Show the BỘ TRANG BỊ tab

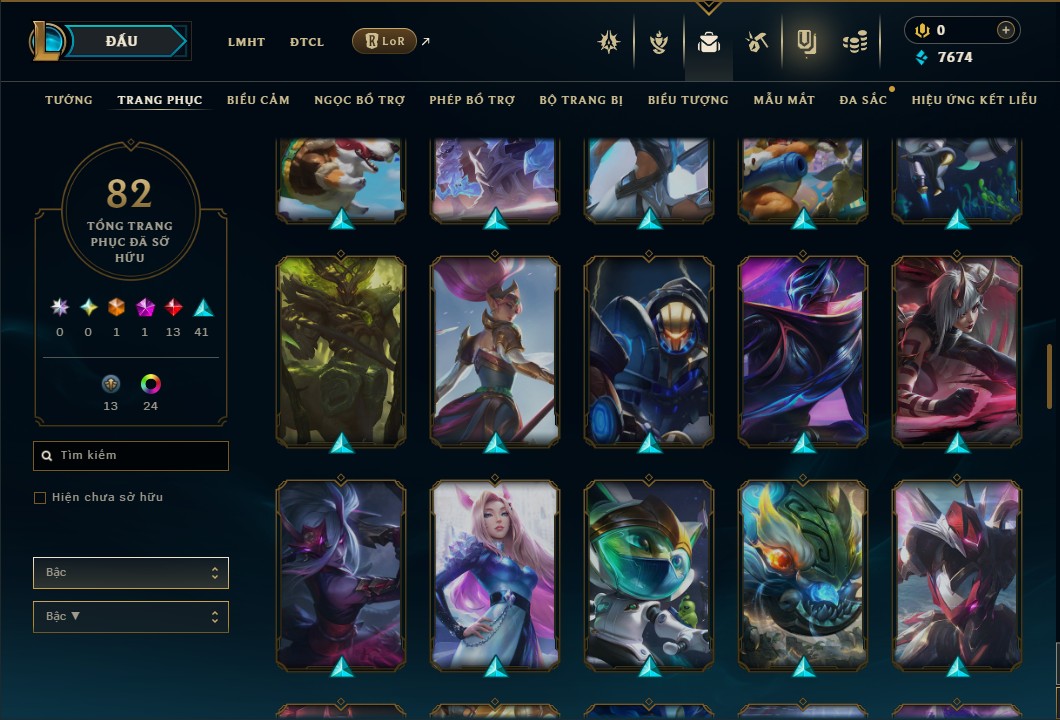point(581,100)
